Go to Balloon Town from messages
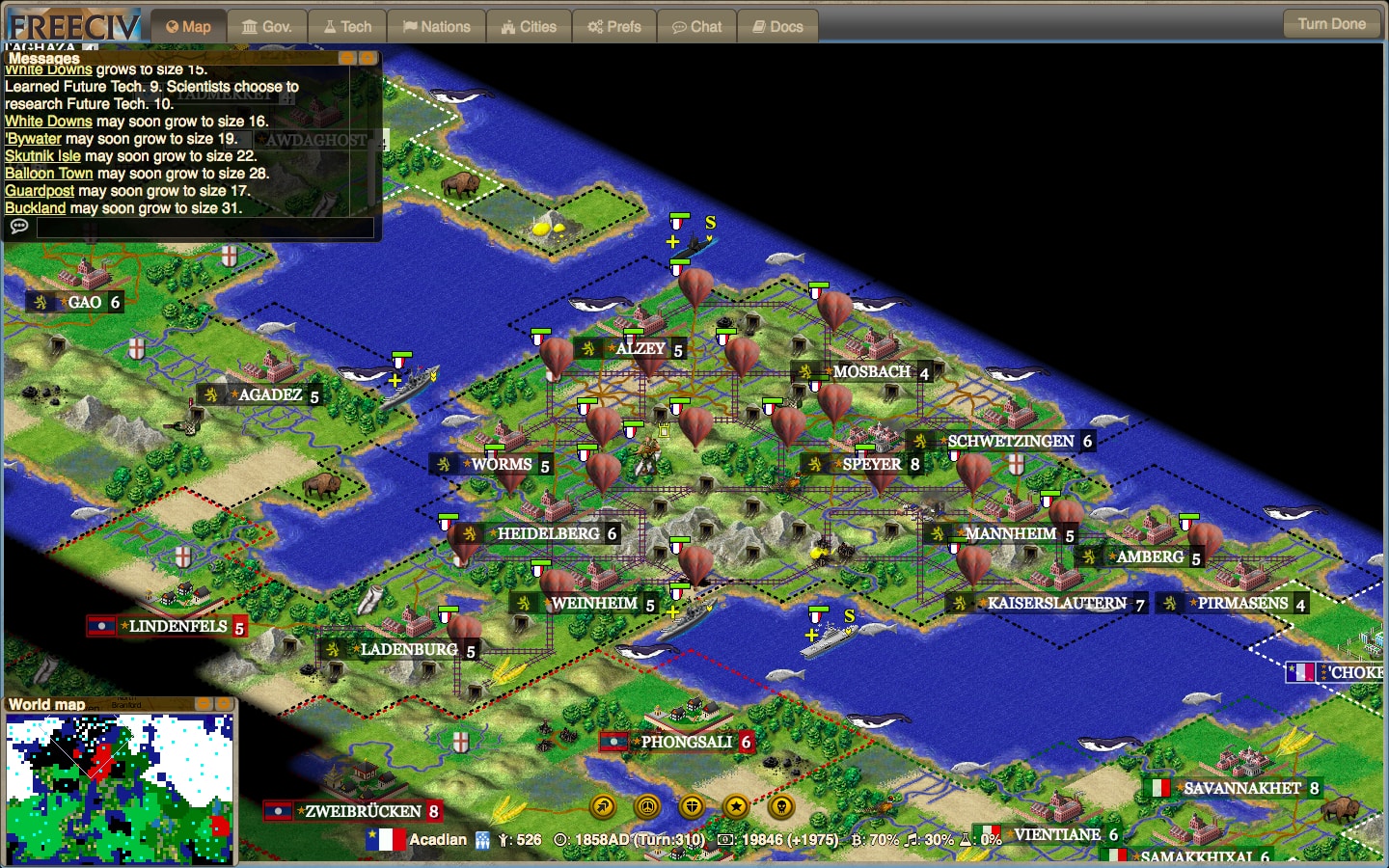Viewport: 1389px width, 868px height. coord(48,174)
